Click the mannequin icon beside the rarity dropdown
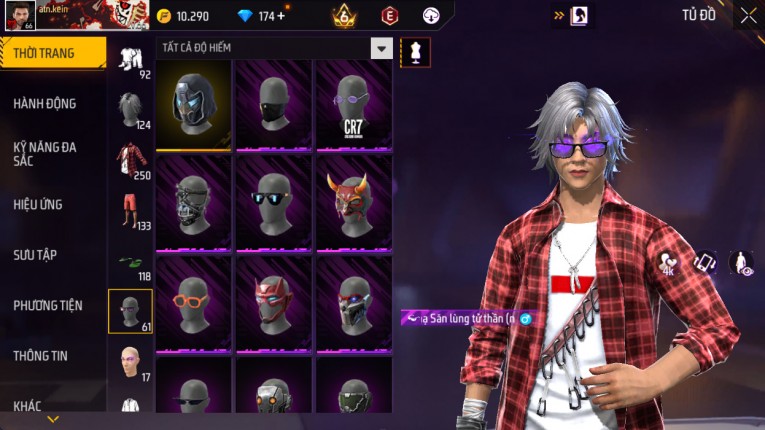The image size is (765, 430). 416,51
